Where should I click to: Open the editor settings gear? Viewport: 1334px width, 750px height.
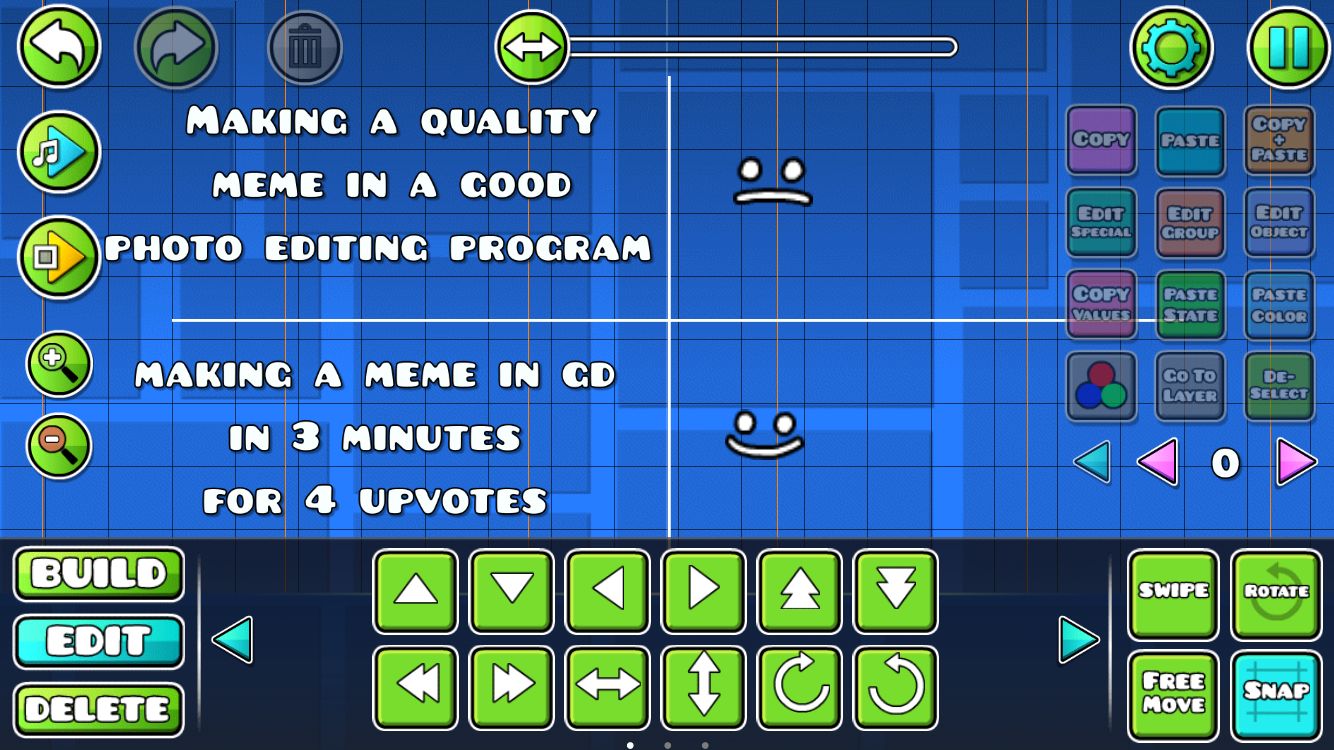tap(1173, 45)
